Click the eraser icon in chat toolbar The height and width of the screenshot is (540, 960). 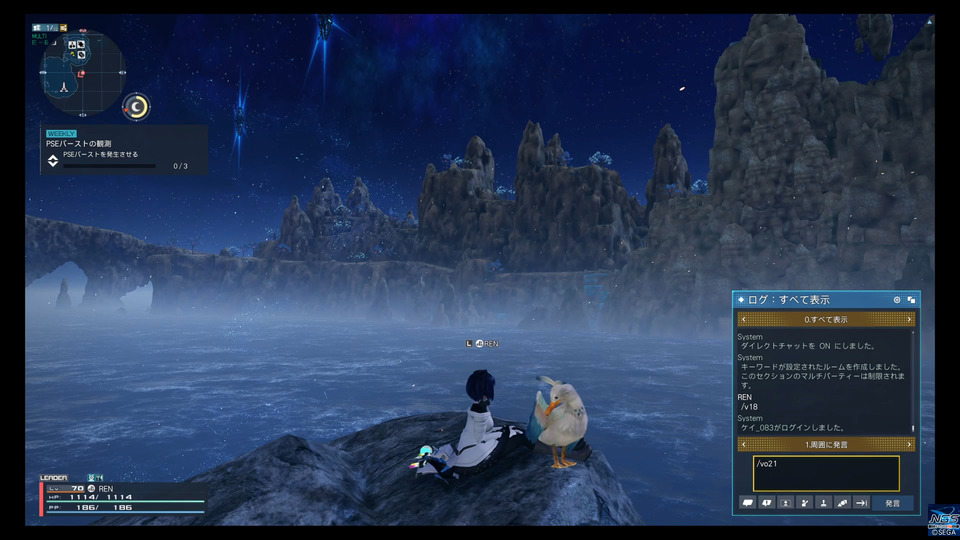(843, 503)
